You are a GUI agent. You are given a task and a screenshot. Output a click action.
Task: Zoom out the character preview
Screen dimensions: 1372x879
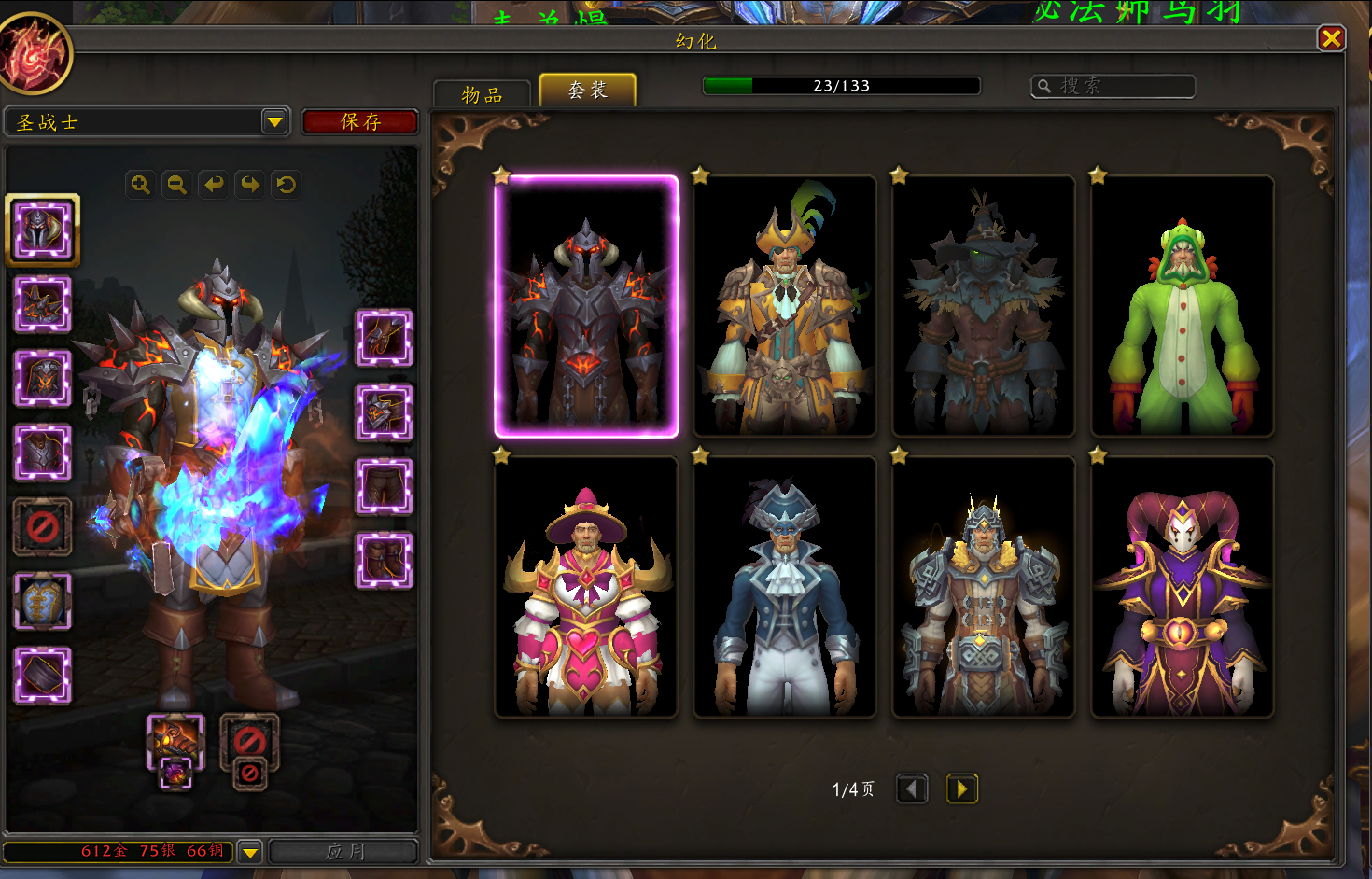[x=176, y=185]
